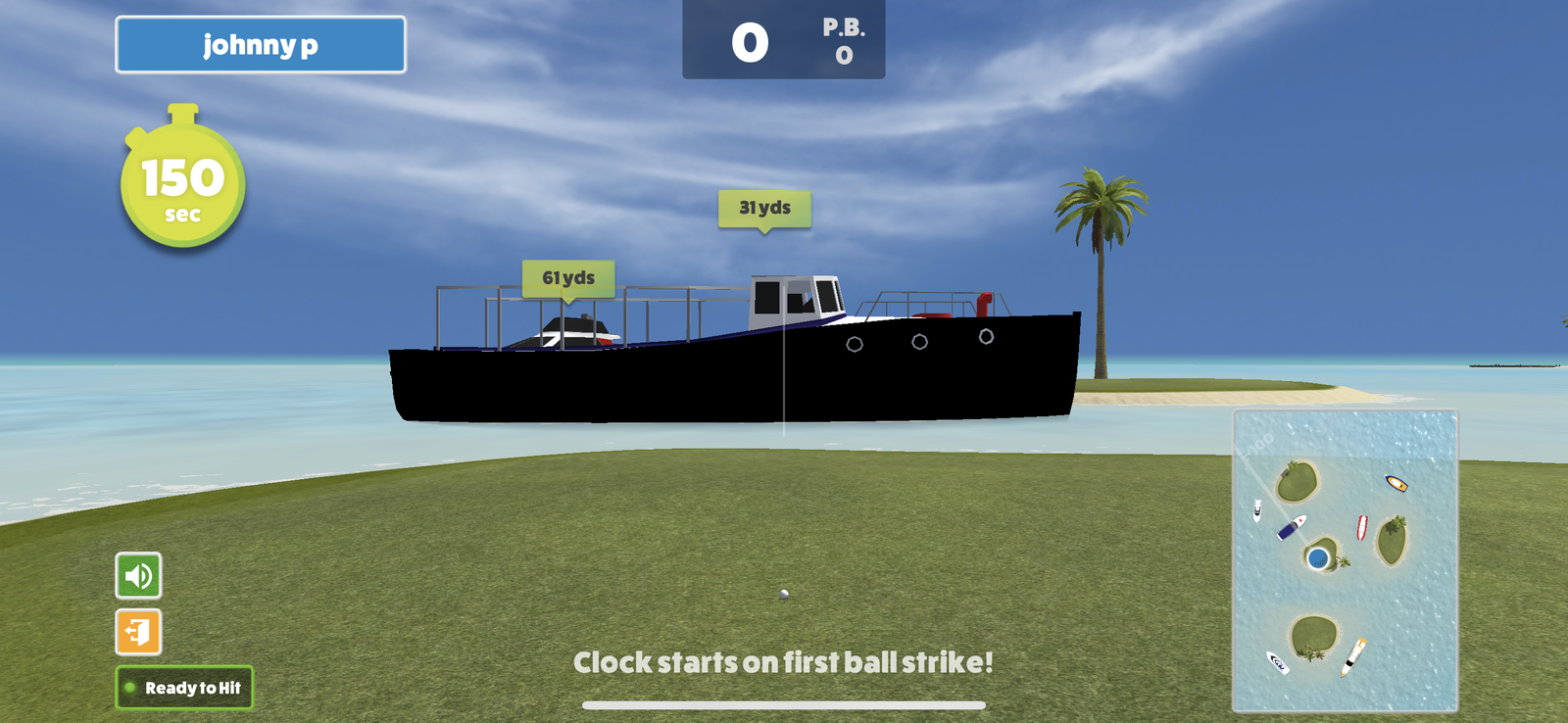Select the 31yds target marker
Screen dimensions: 1568x723
(764, 208)
